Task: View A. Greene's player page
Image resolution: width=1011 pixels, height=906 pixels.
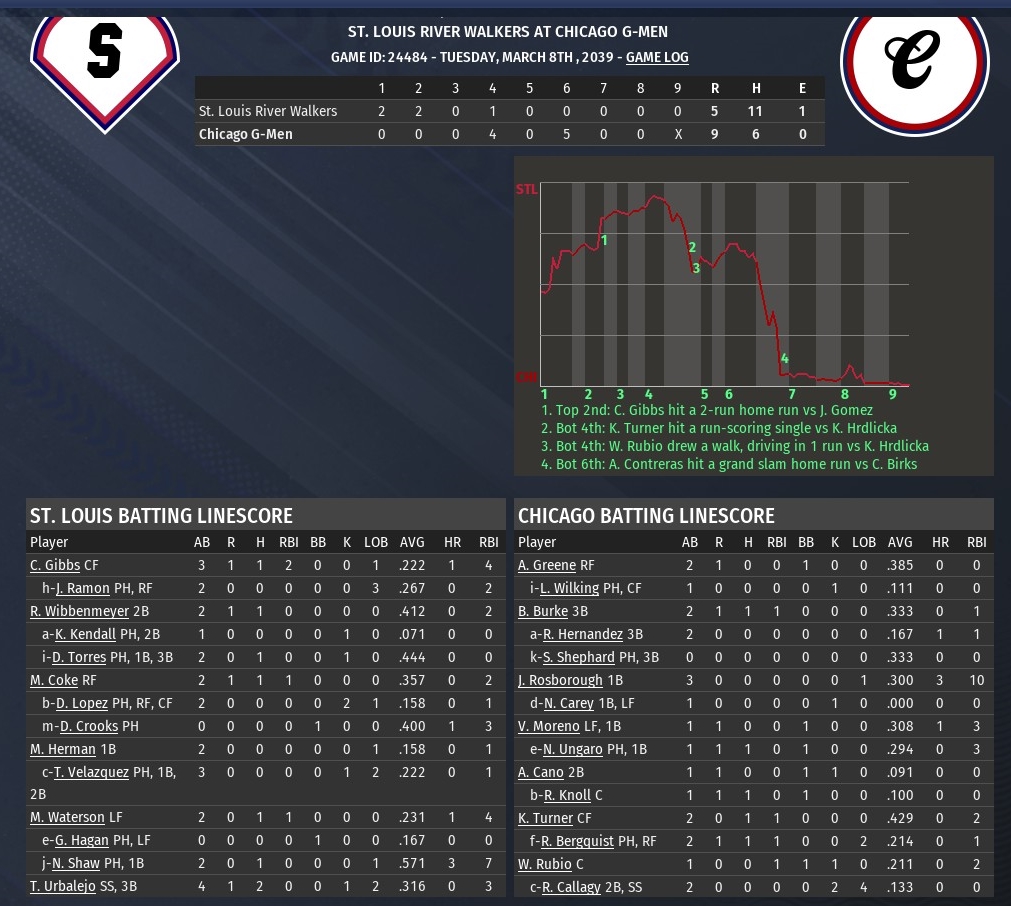Action: point(545,565)
